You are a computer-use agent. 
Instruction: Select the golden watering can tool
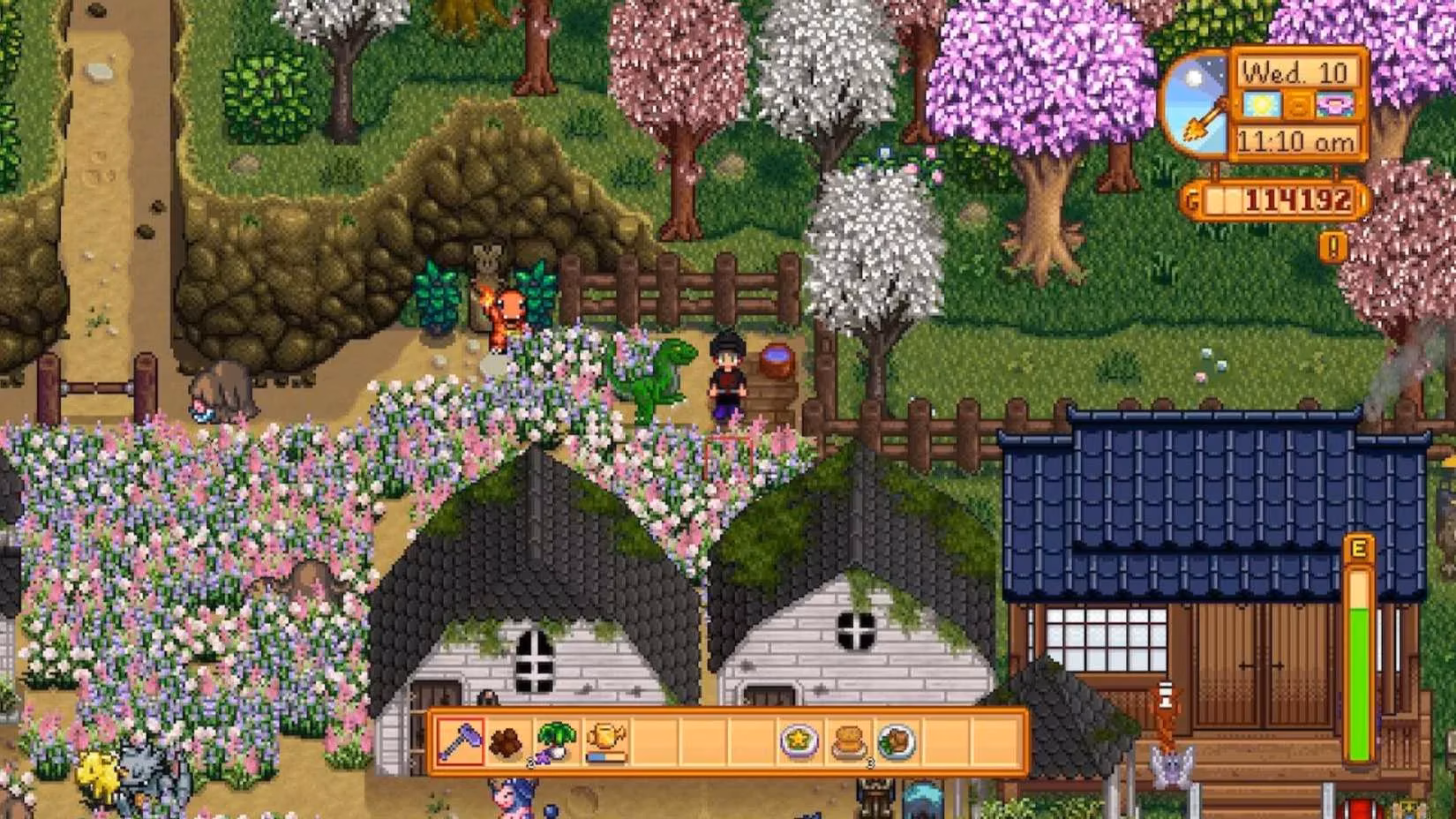(604, 734)
